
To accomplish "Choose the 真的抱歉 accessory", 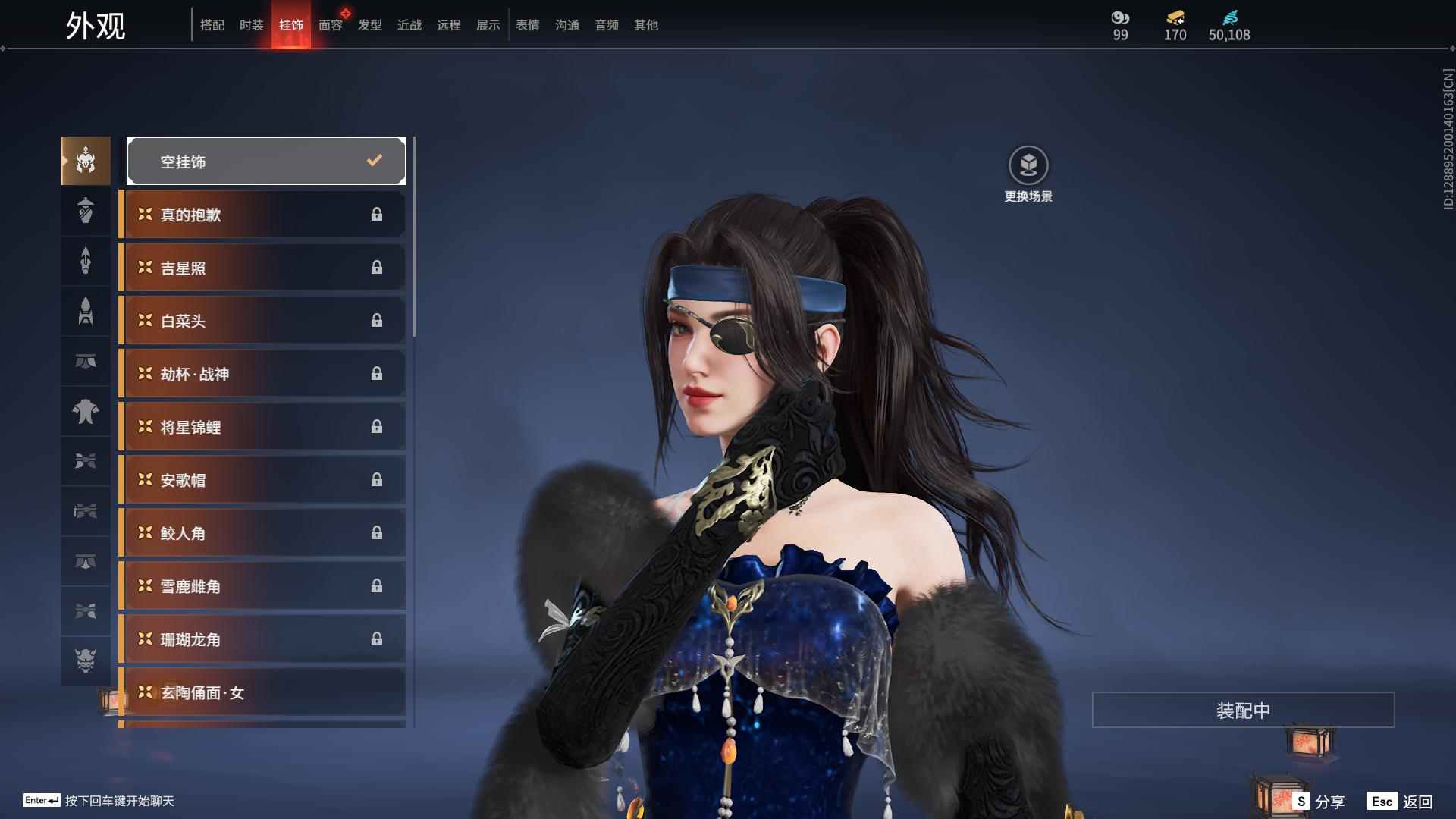I will 262,215.
